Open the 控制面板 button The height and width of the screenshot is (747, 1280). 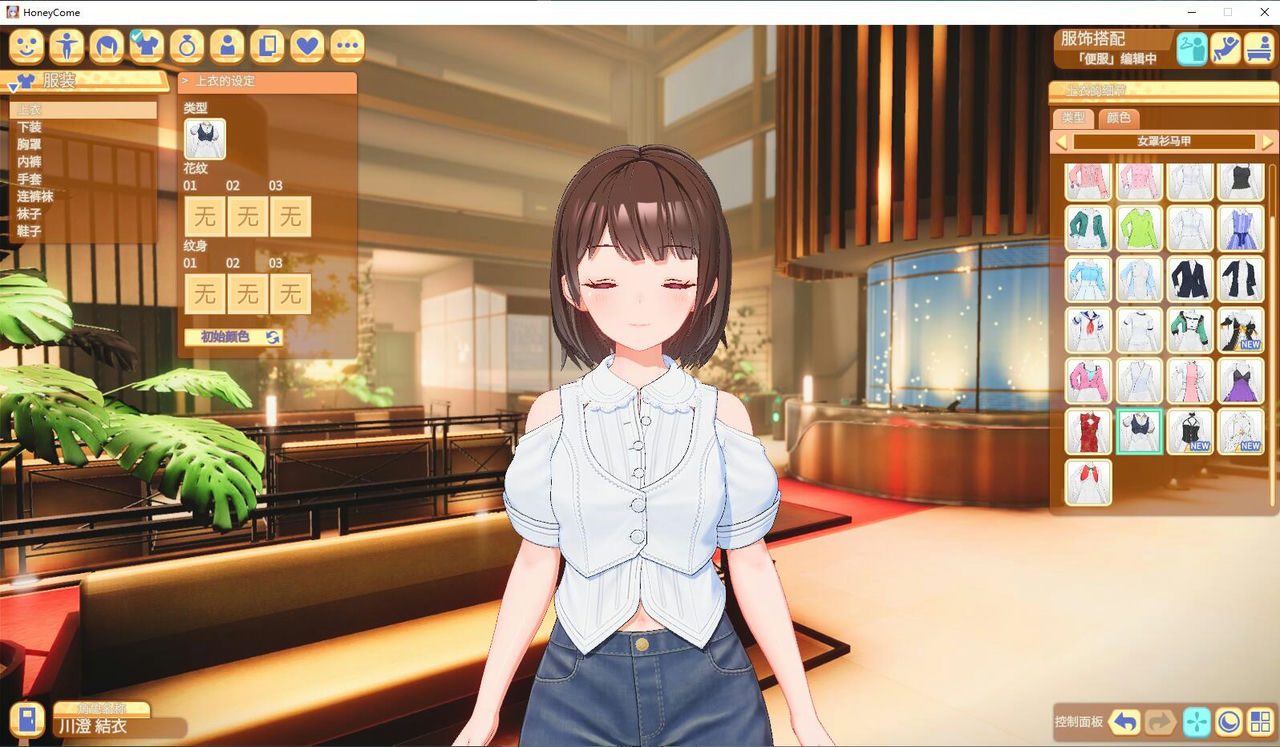pyautogui.click(x=1079, y=722)
